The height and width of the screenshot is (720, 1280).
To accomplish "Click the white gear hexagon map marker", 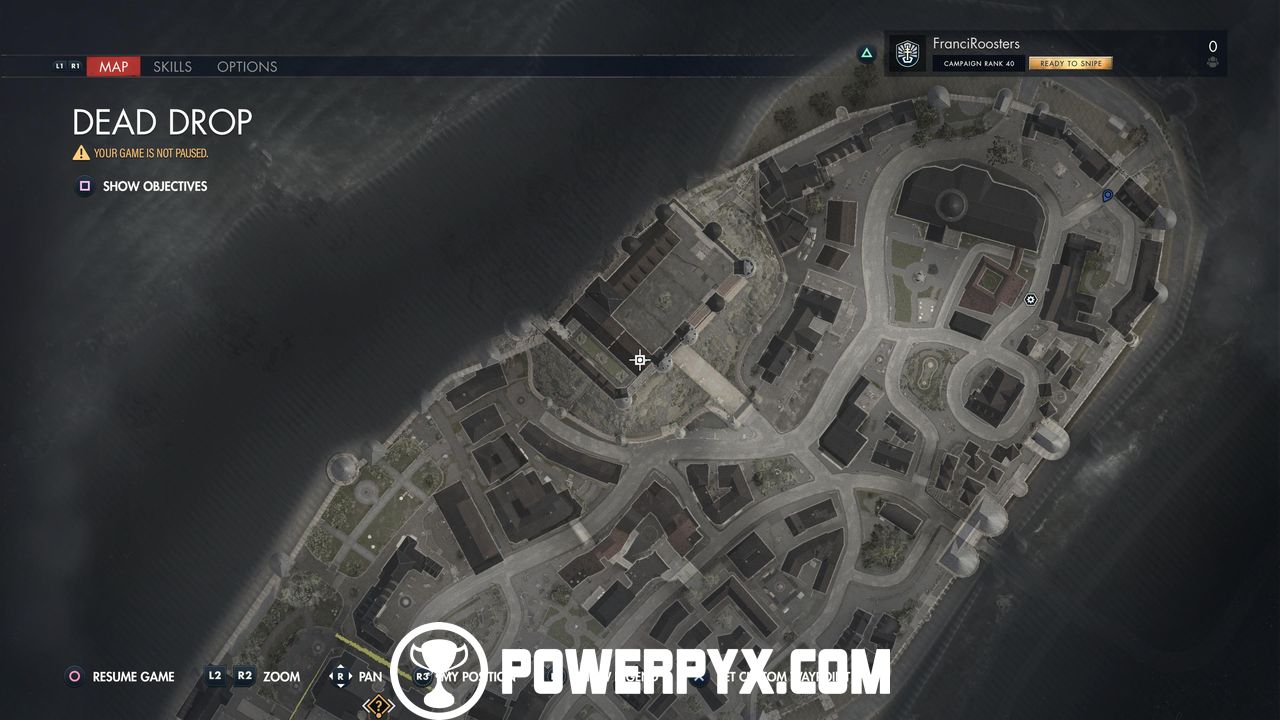I will pyautogui.click(x=1031, y=299).
